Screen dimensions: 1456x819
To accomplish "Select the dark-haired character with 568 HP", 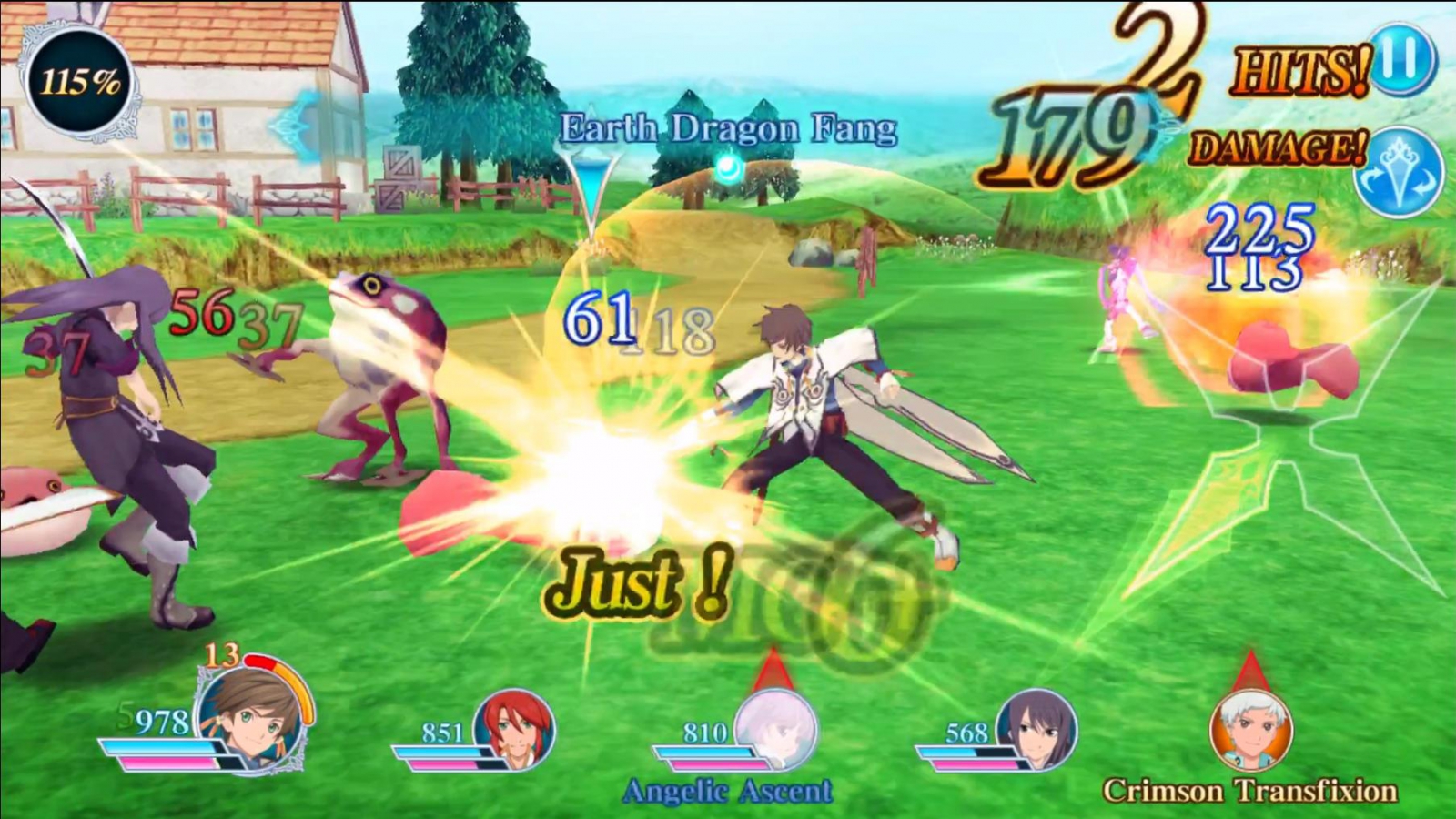I will (1037, 729).
